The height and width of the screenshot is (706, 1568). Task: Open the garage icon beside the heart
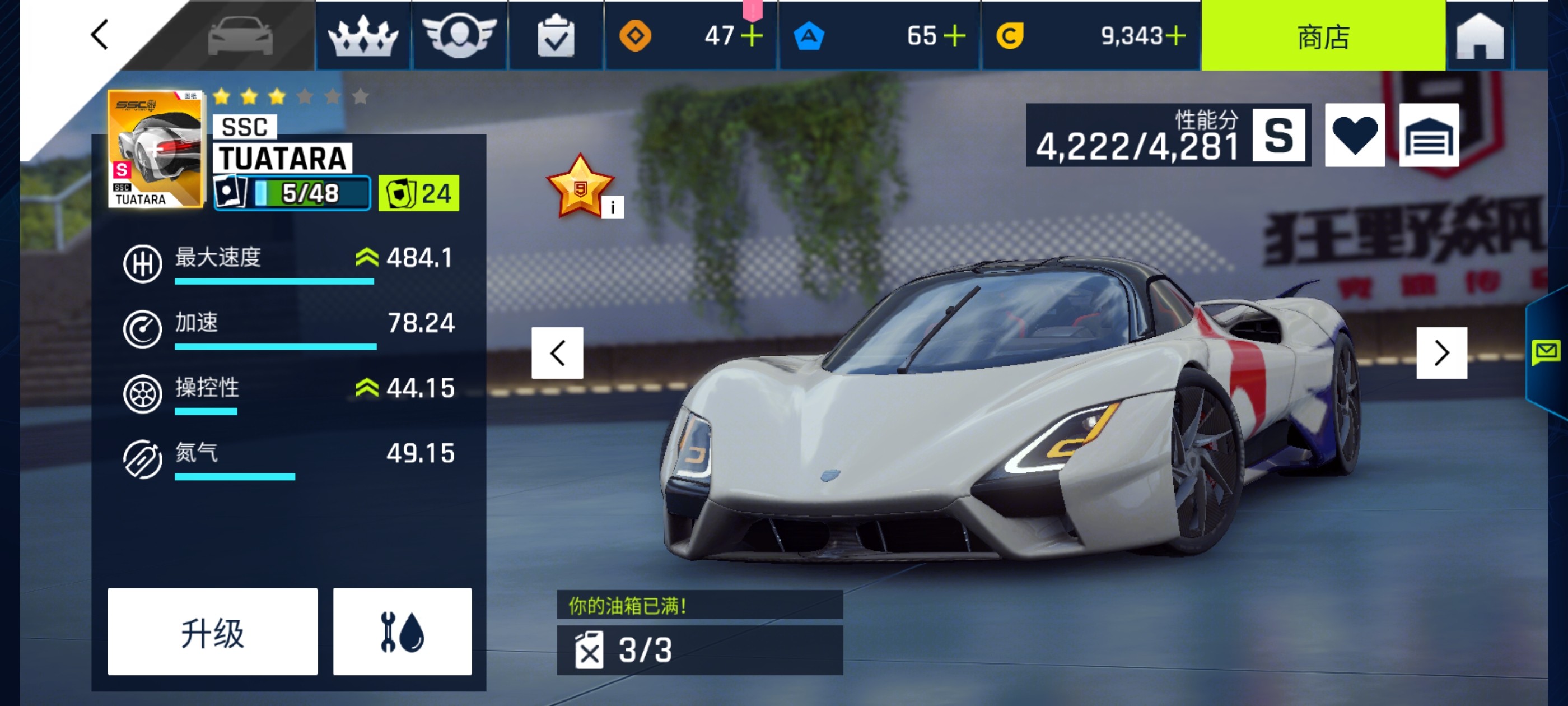click(x=1429, y=135)
